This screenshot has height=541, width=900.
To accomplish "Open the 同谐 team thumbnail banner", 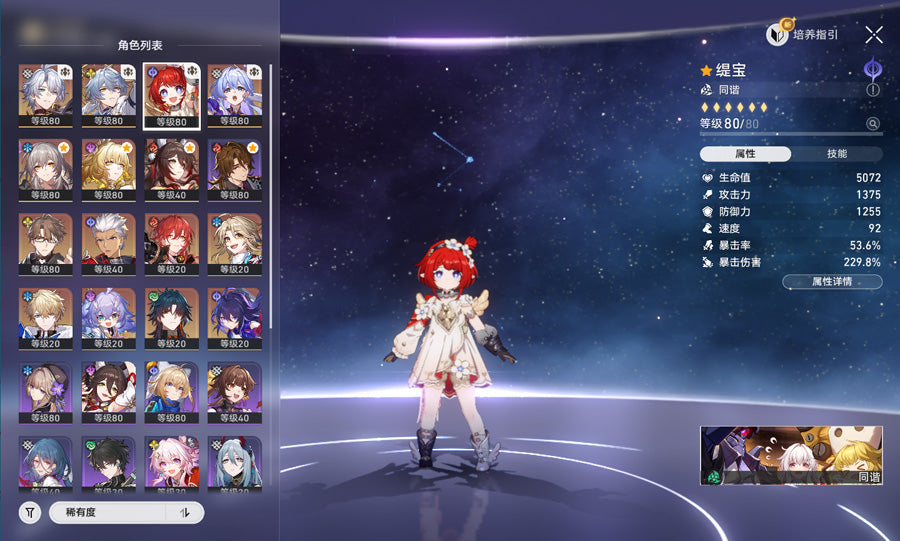I will click(791, 457).
